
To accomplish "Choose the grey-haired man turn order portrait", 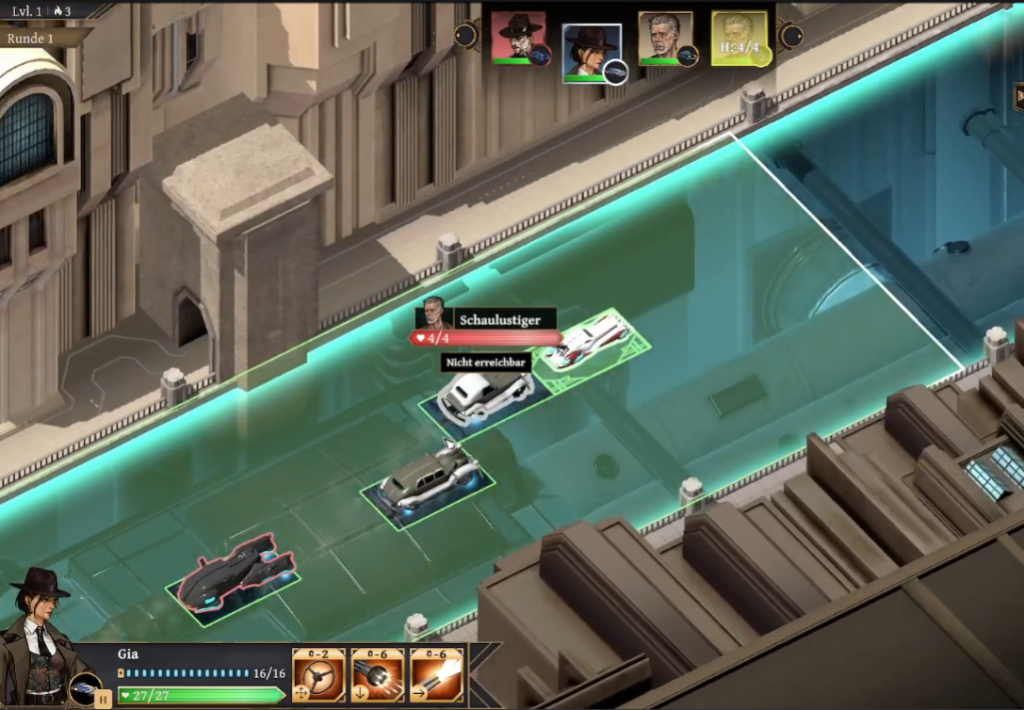I will (666, 38).
